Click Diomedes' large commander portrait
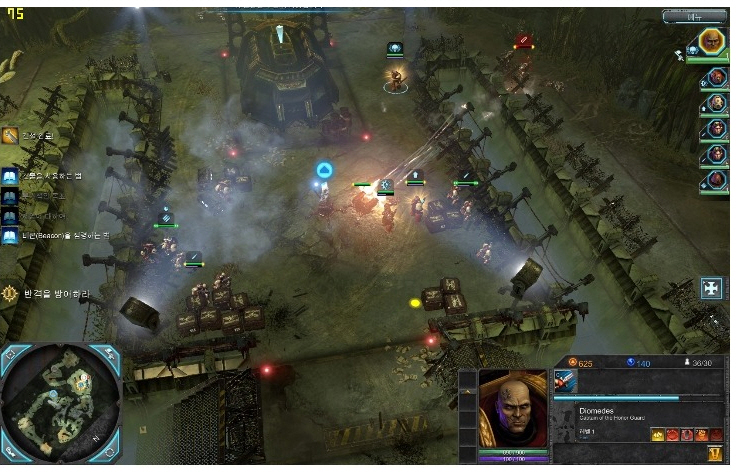The width and height of the screenshot is (743, 474). 514,409
